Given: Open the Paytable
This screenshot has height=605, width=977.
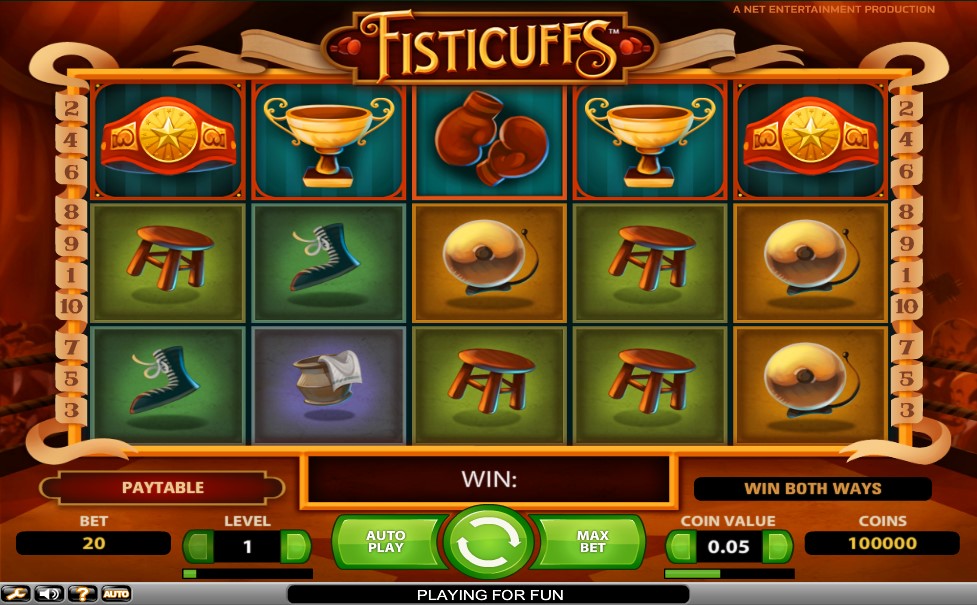Looking at the screenshot, I should pos(162,488).
